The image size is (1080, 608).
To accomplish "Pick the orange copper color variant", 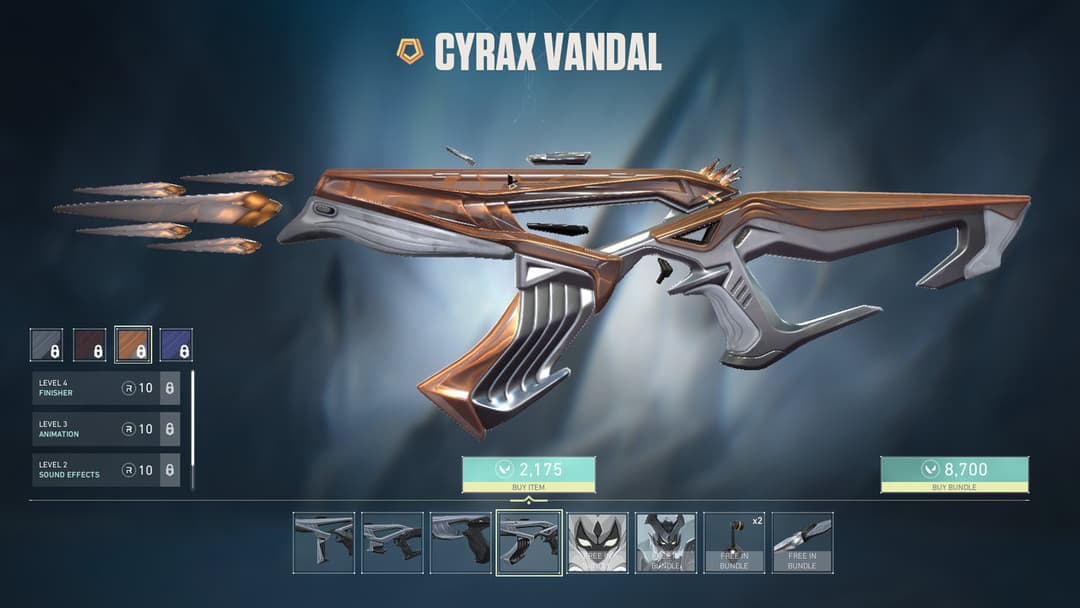I will pos(133,345).
